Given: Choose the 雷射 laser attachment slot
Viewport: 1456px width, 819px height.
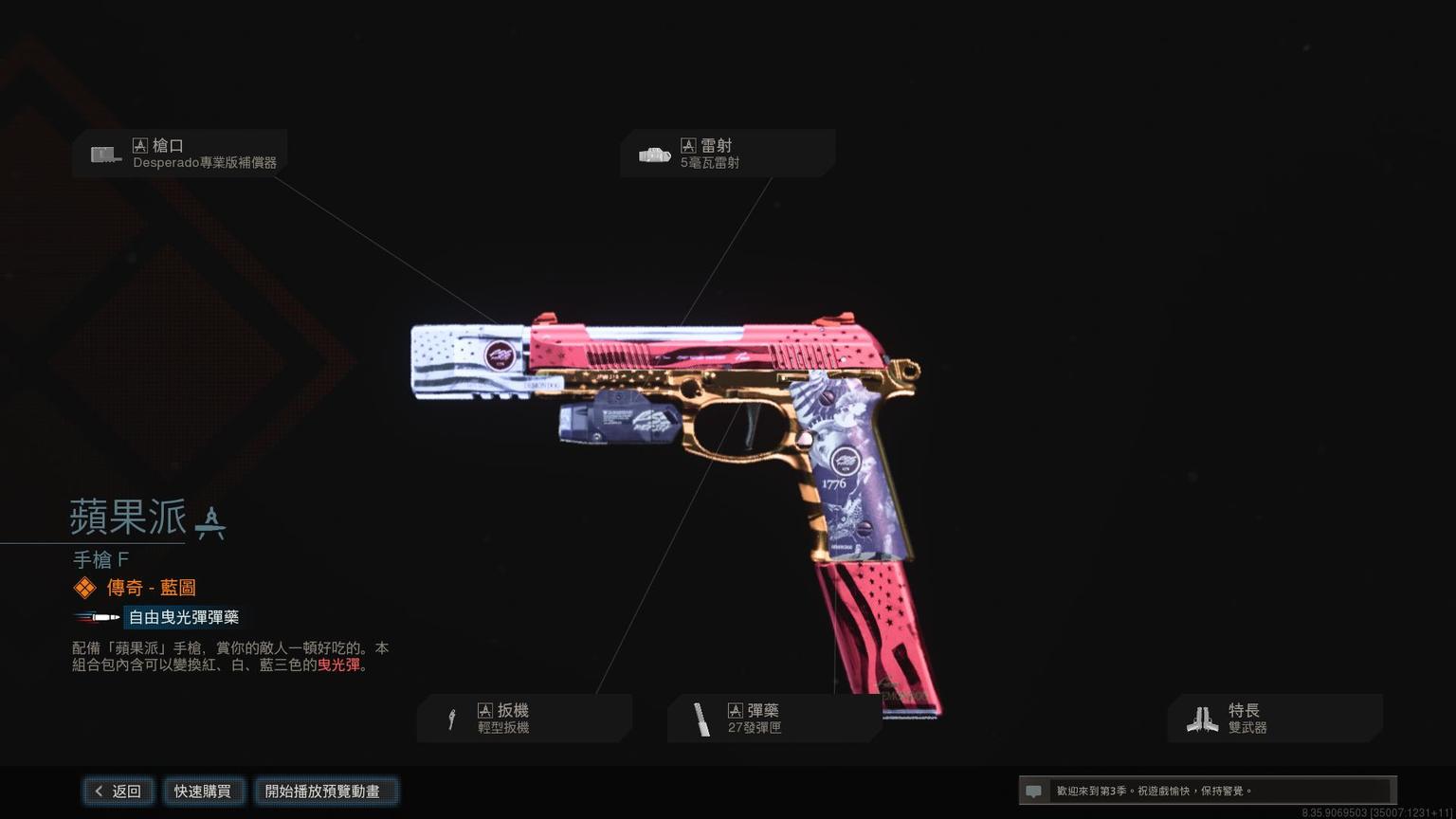Looking at the screenshot, I should [x=727, y=154].
